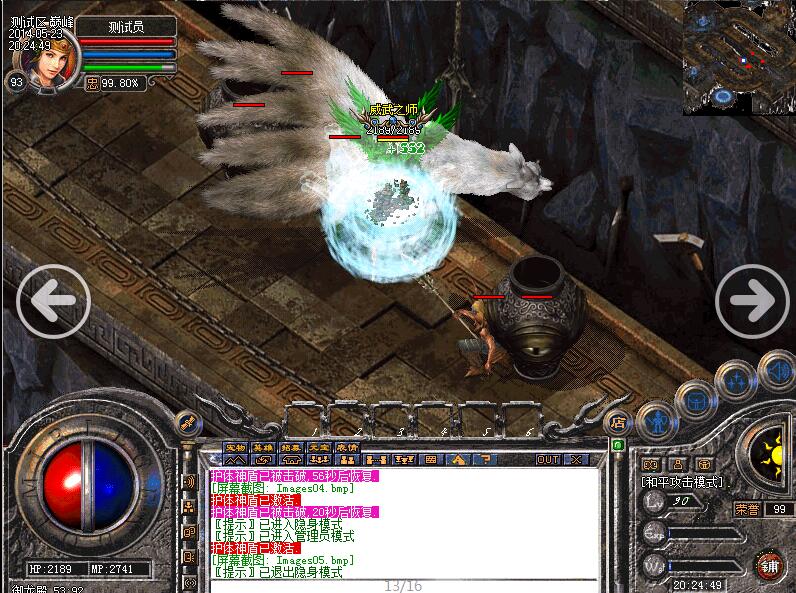This screenshot has height=593, width=796.
Task: Click the left arrow navigation button
Action: (54, 299)
